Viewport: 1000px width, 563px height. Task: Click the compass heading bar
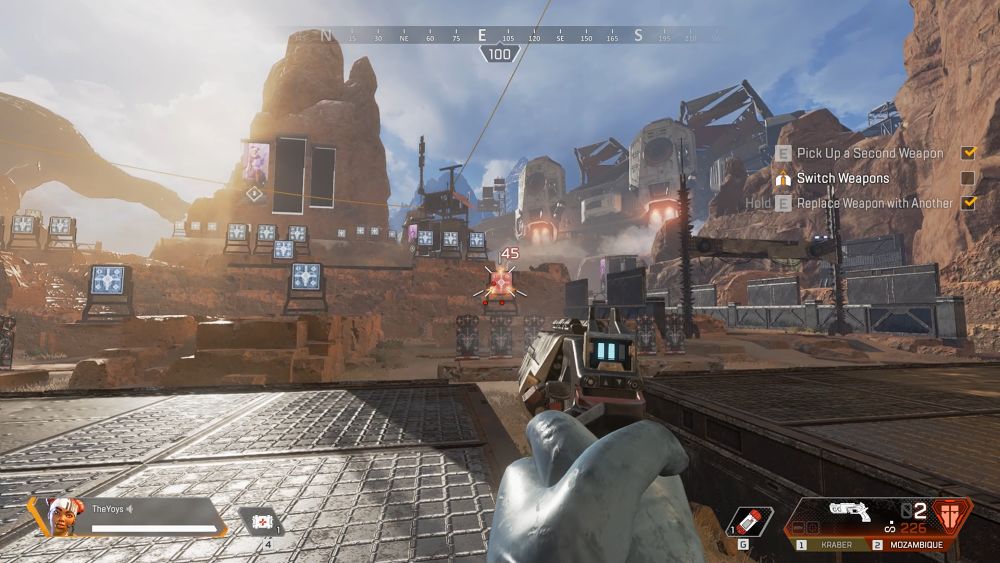point(498,36)
